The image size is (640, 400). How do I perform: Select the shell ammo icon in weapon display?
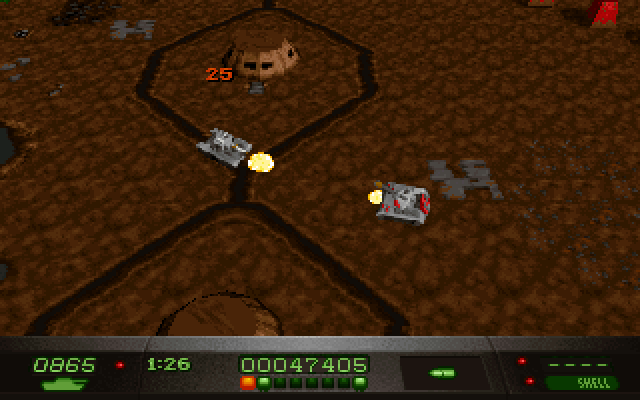(440, 373)
